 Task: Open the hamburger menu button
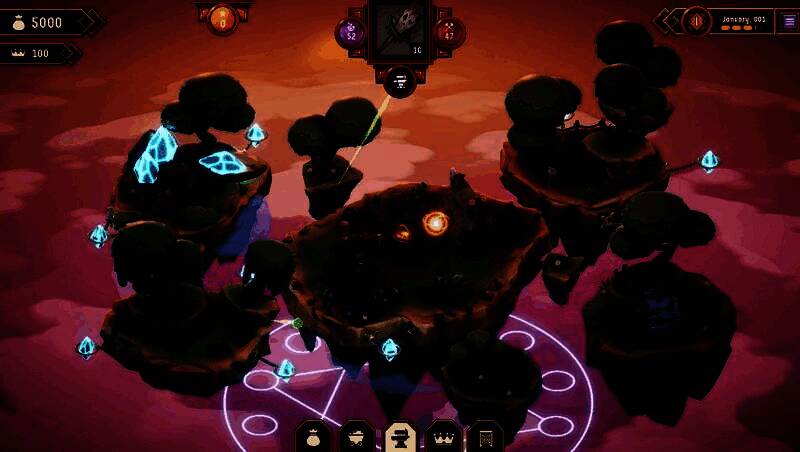click(788, 22)
